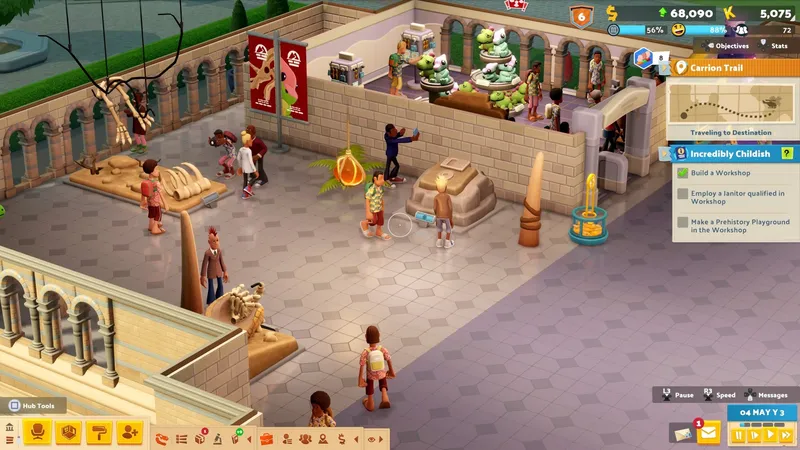Open the crate inventory with red notification
Viewport: 800px width, 450px height.
coord(200,438)
